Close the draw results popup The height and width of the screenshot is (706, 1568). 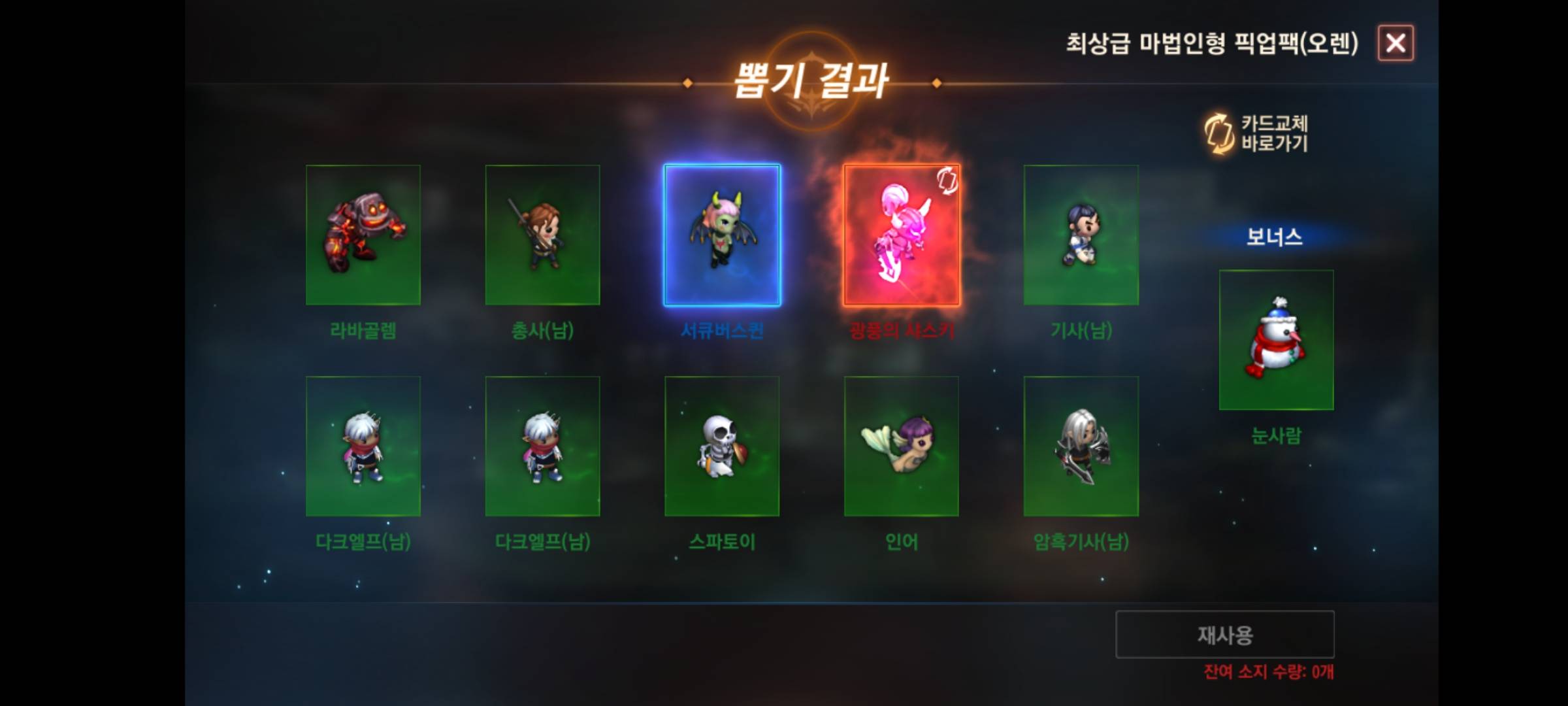pos(1395,43)
